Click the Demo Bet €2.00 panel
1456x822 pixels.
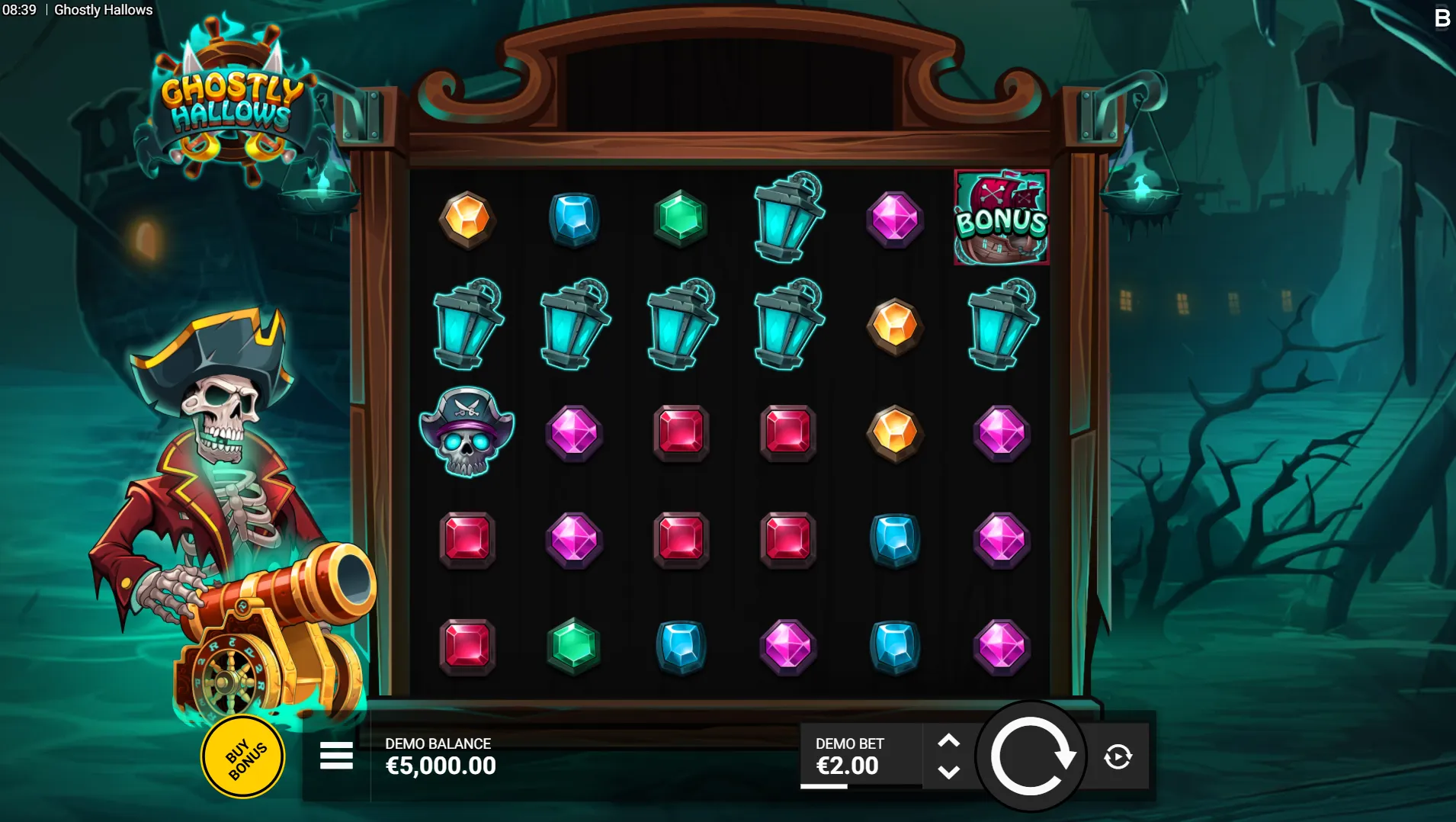859,756
